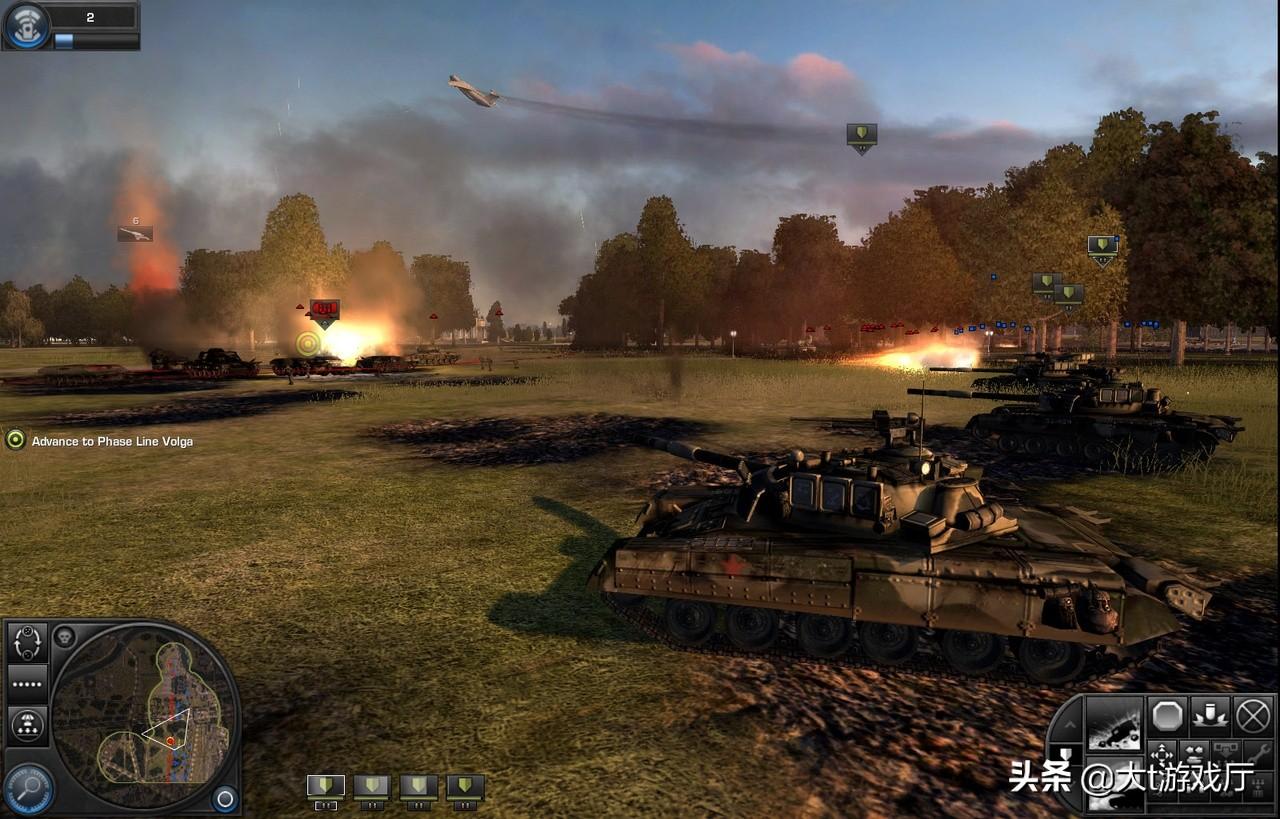Open the tactical aid radio menu

pyautogui.click(x=27, y=25)
